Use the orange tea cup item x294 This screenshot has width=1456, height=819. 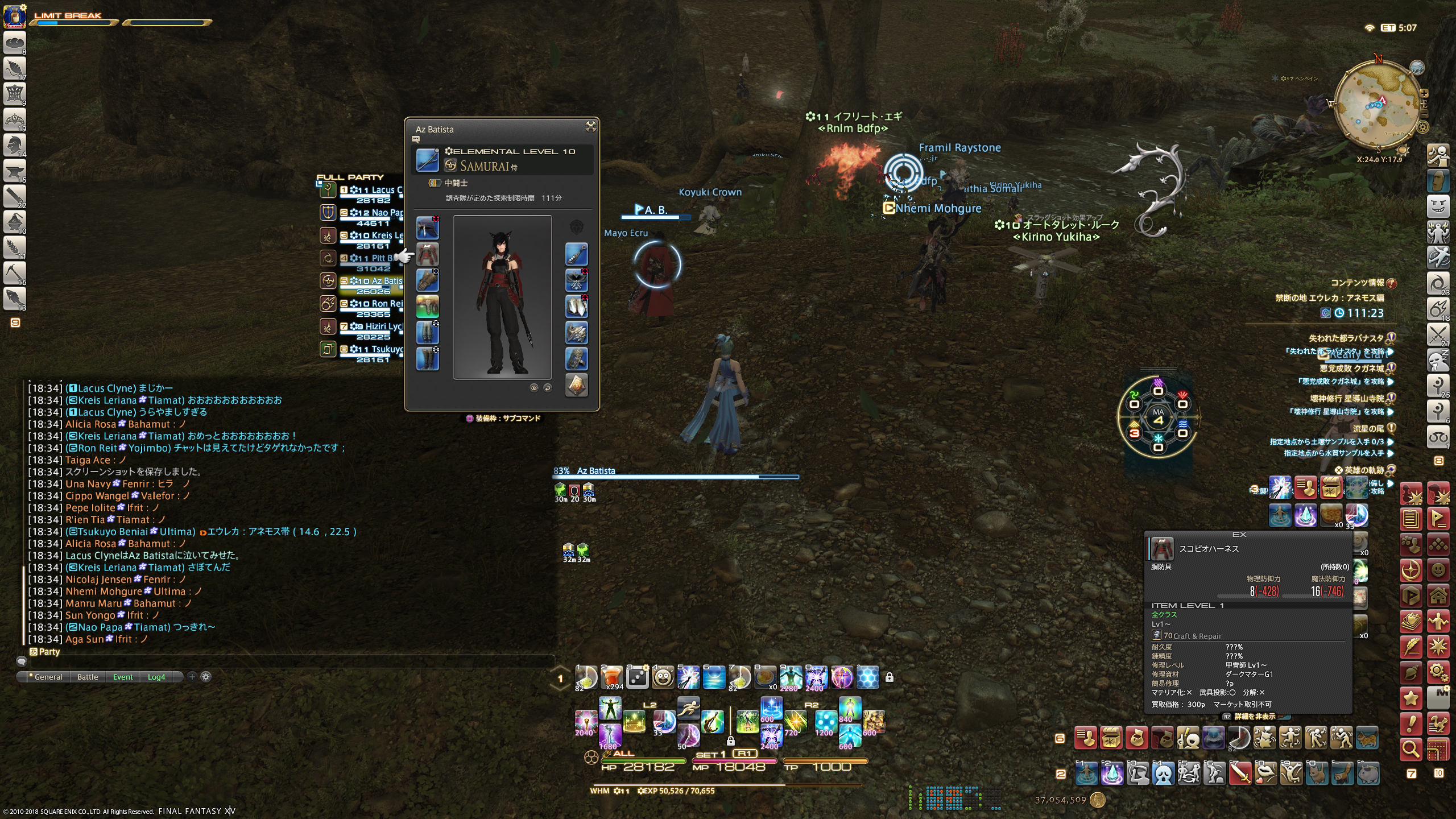pyautogui.click(x=611, y=677)
